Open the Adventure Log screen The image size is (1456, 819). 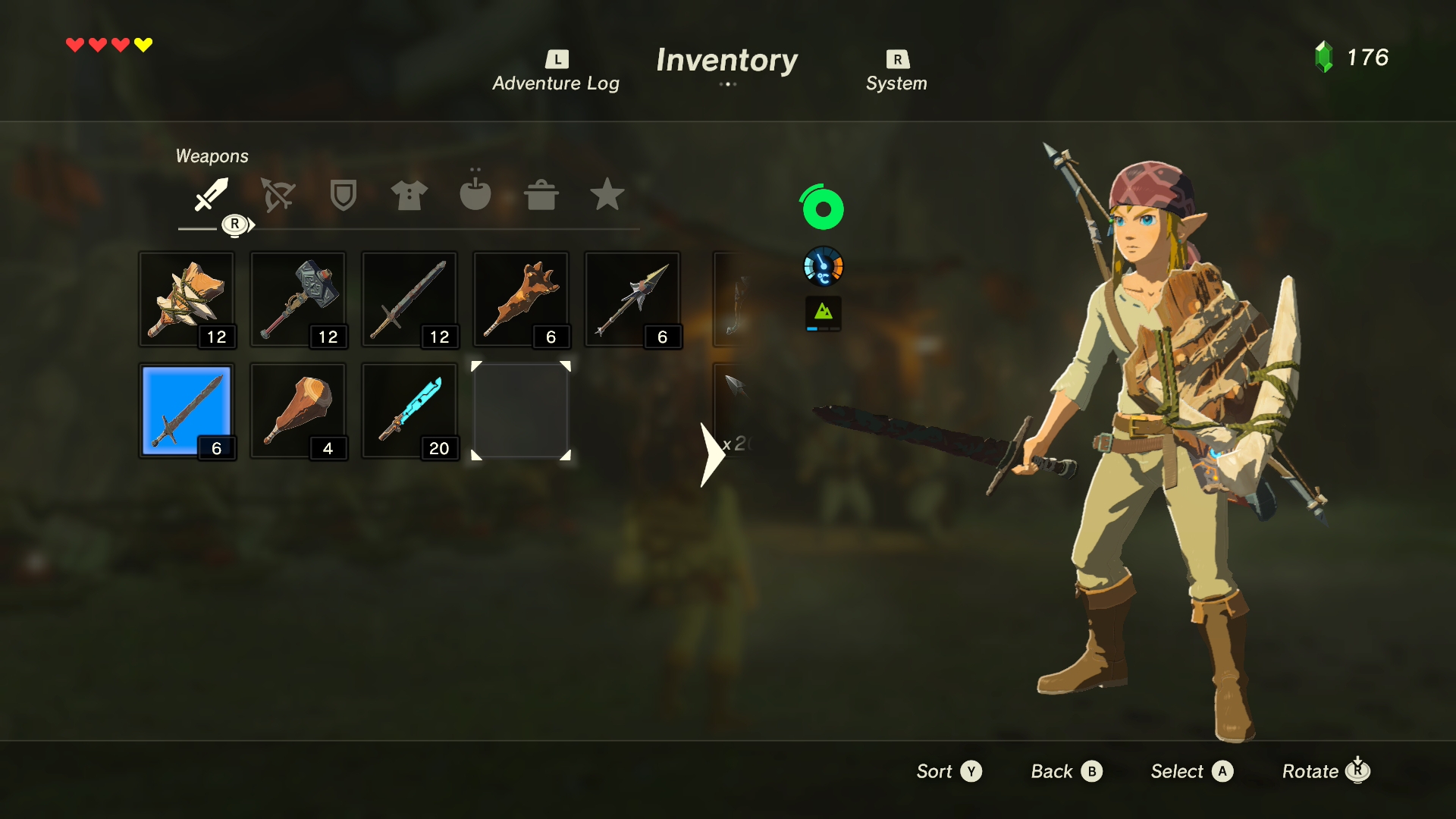[556, 72]
